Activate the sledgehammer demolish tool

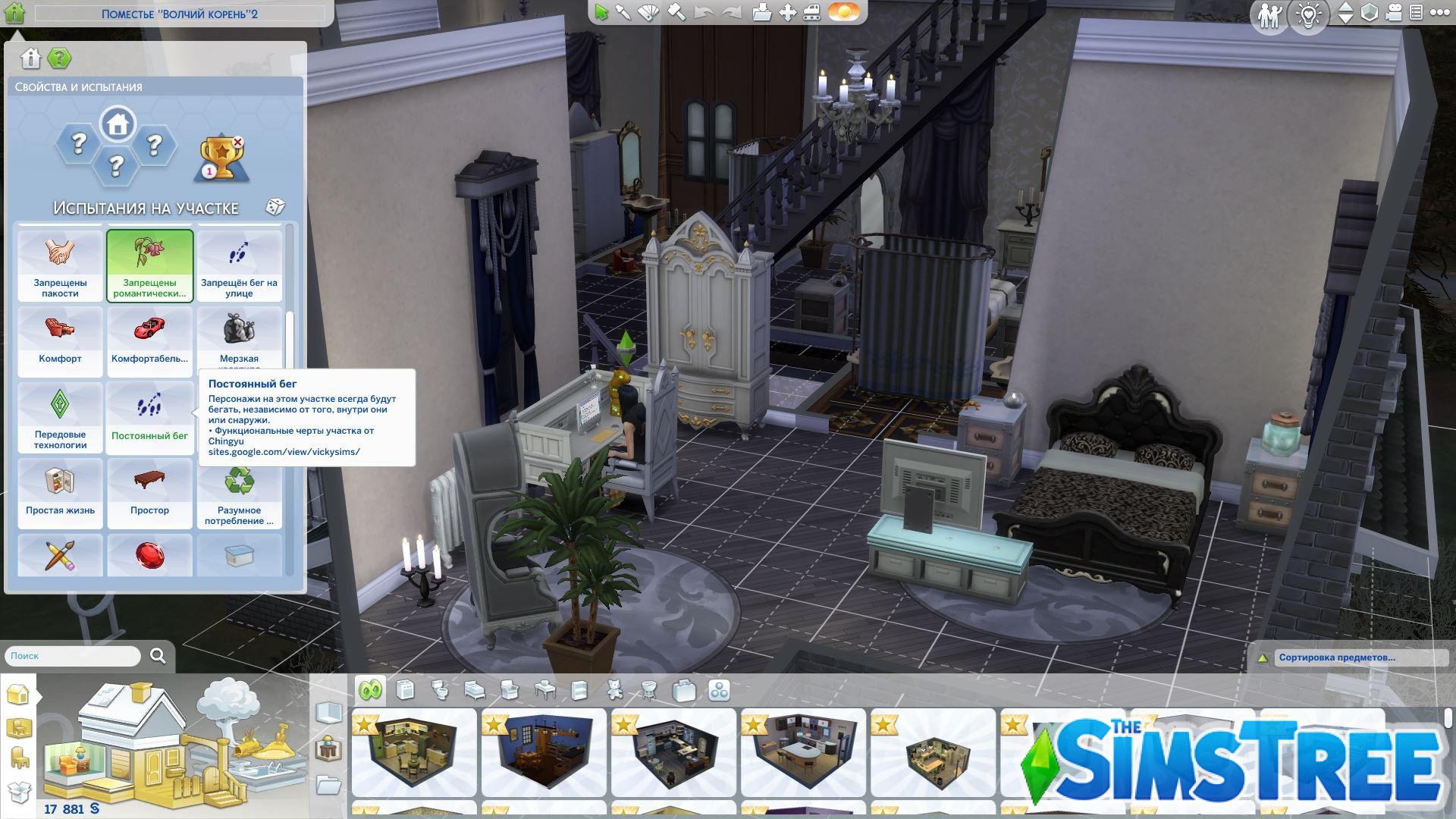pyautogui.click(x=676, y=12)
